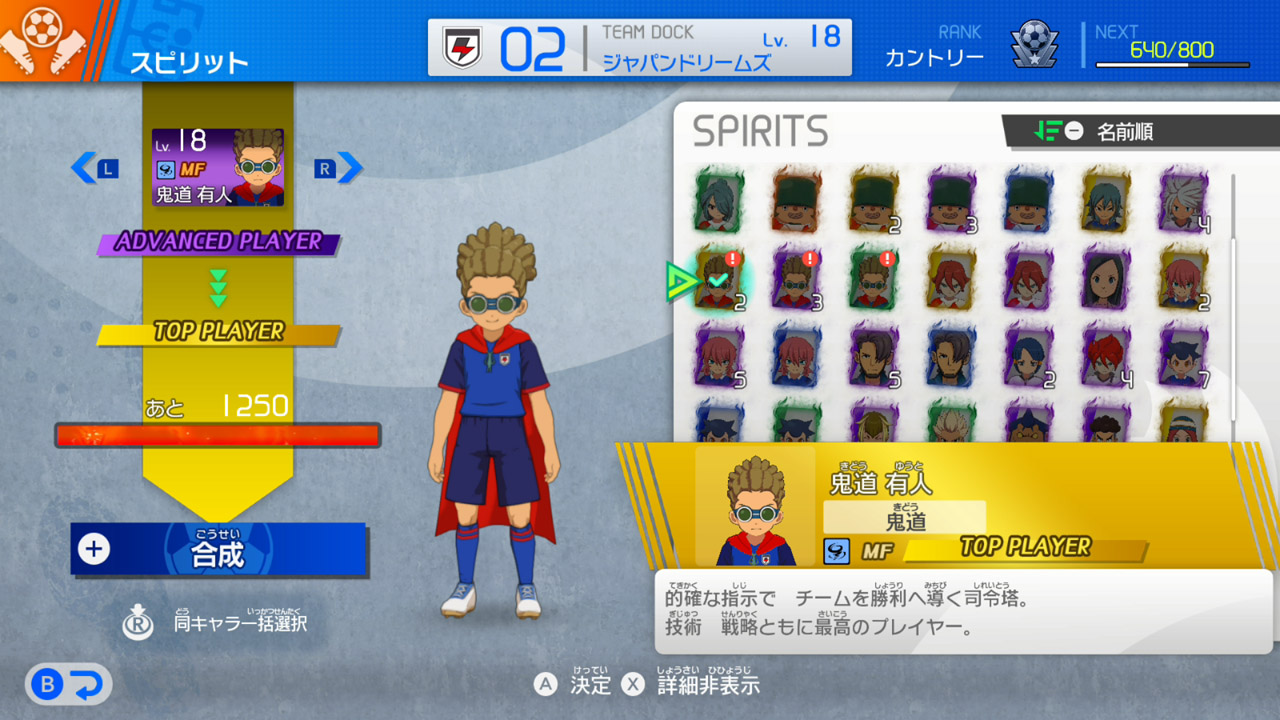Select all same-character spirits via 同キャラ一括選択
The width and height of the screenshot is (1280, 720).
point(214,623)
